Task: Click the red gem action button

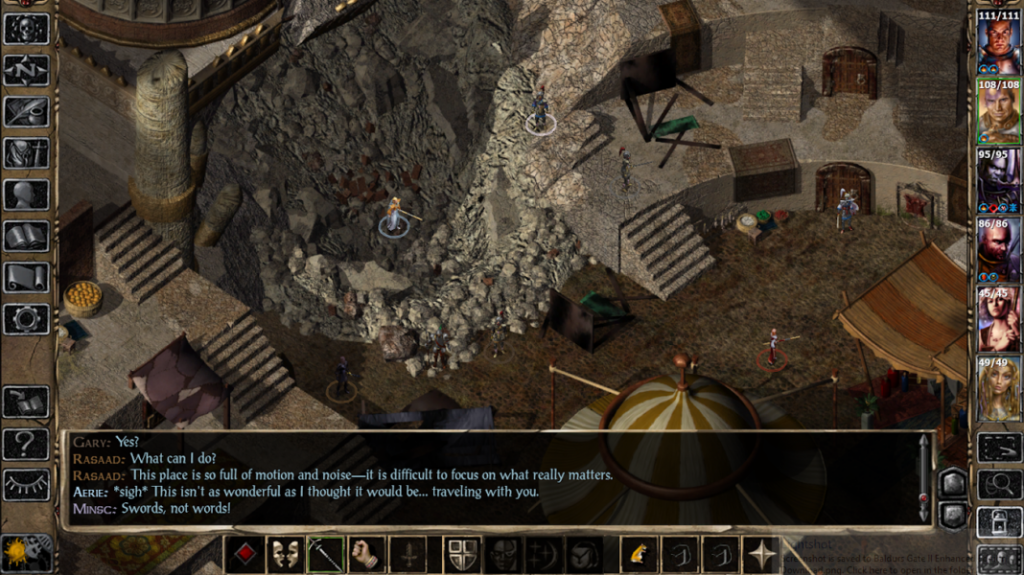Action: tap(244, 554)
